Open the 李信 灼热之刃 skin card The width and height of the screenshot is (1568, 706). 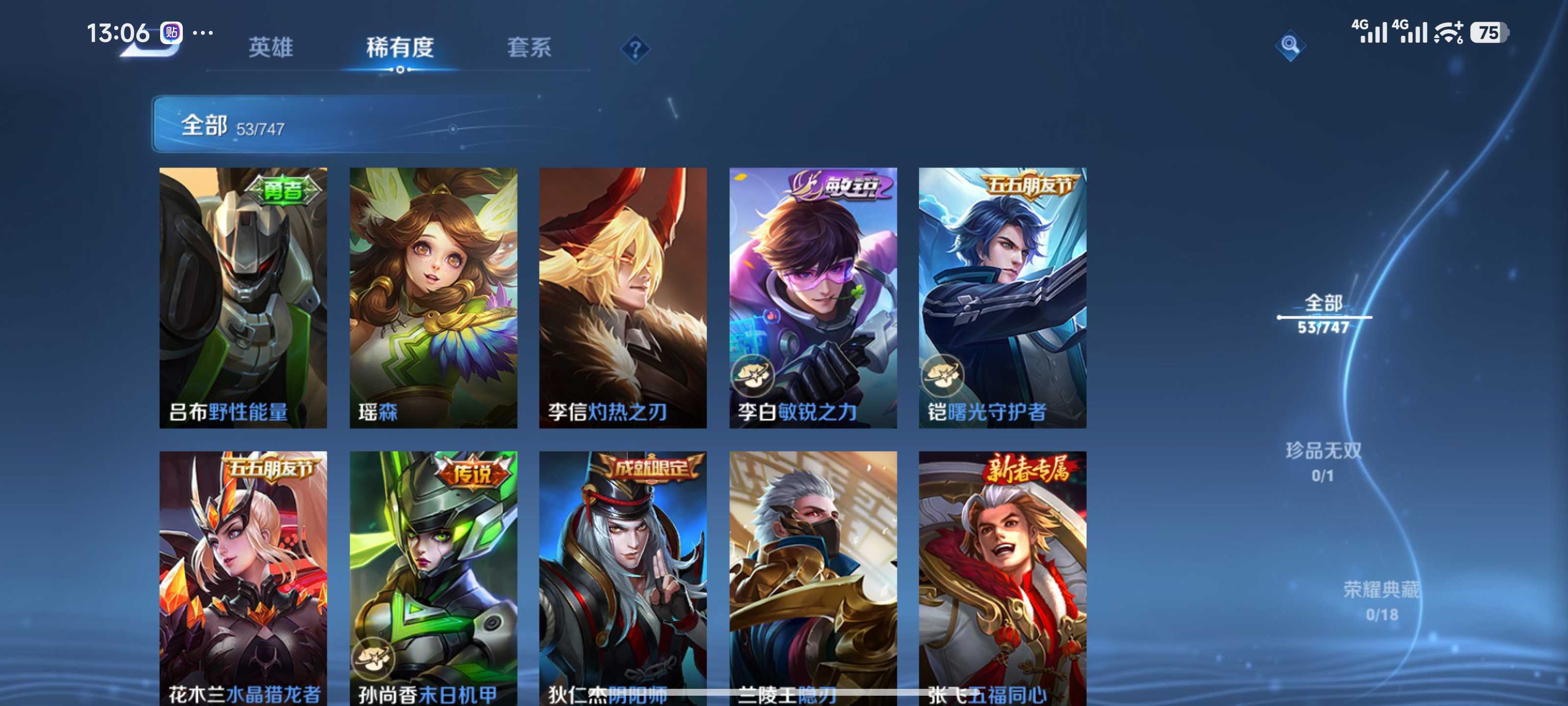pos(623,297)
